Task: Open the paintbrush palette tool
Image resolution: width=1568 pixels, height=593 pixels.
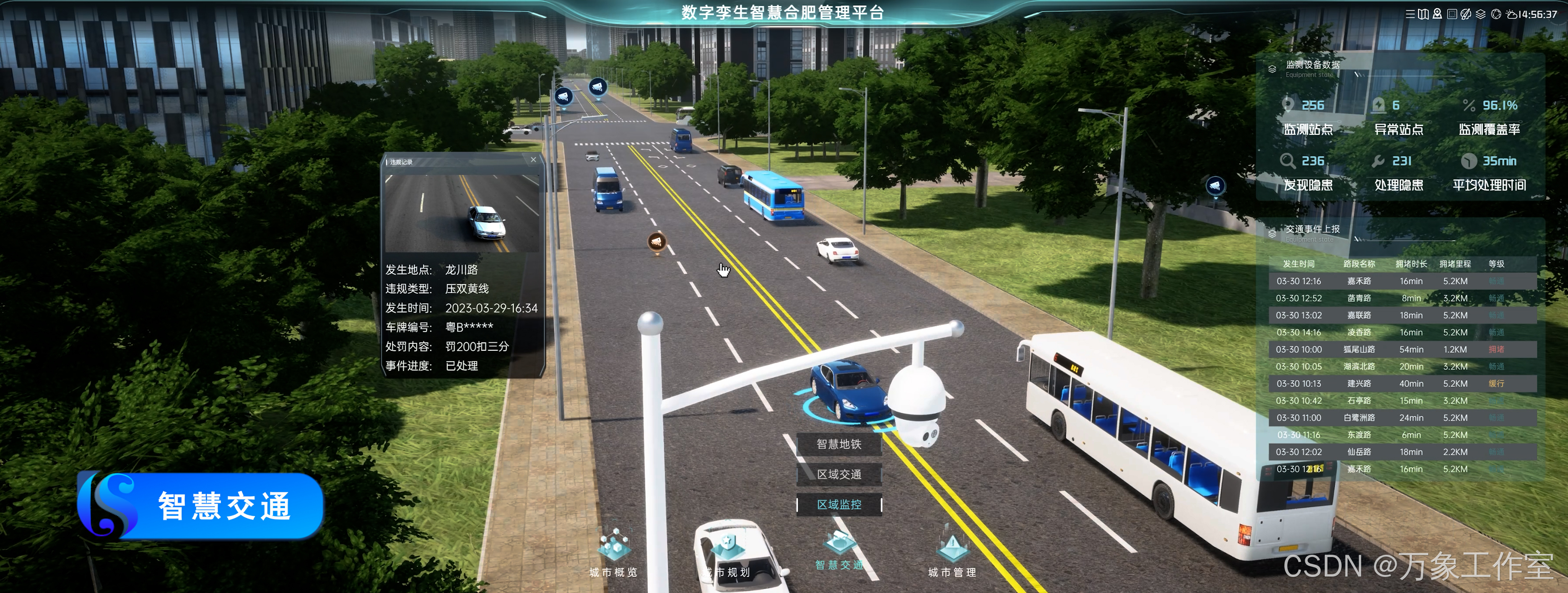Action: [1466, 14]
